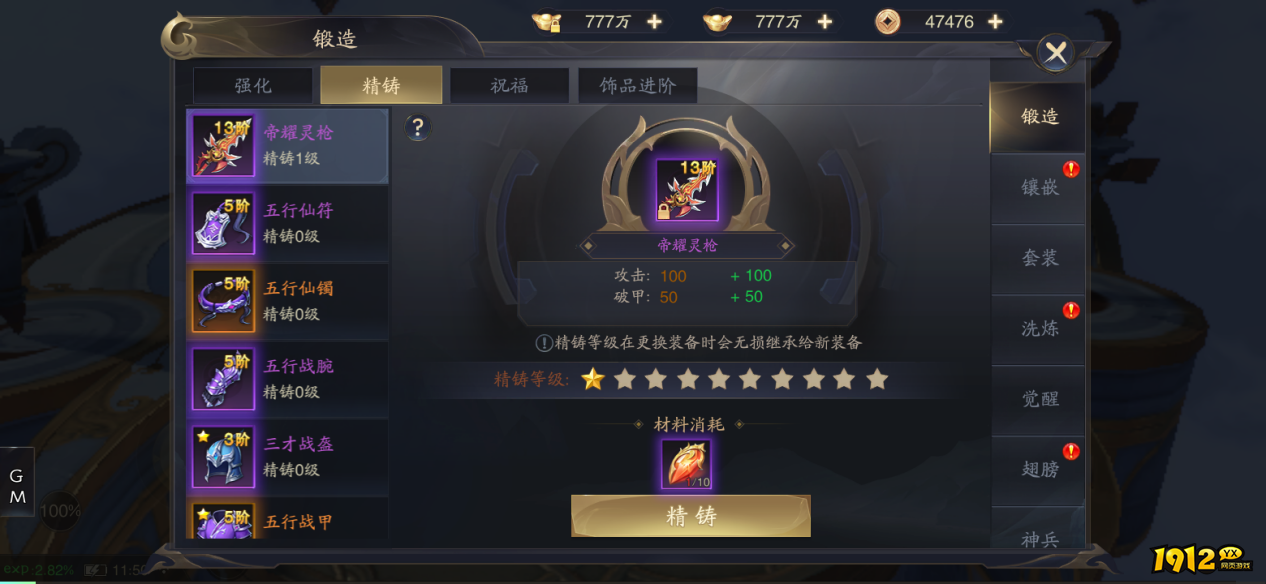Open the GM panel button
Screen dimensions: 1266x584
pos(17,484)
